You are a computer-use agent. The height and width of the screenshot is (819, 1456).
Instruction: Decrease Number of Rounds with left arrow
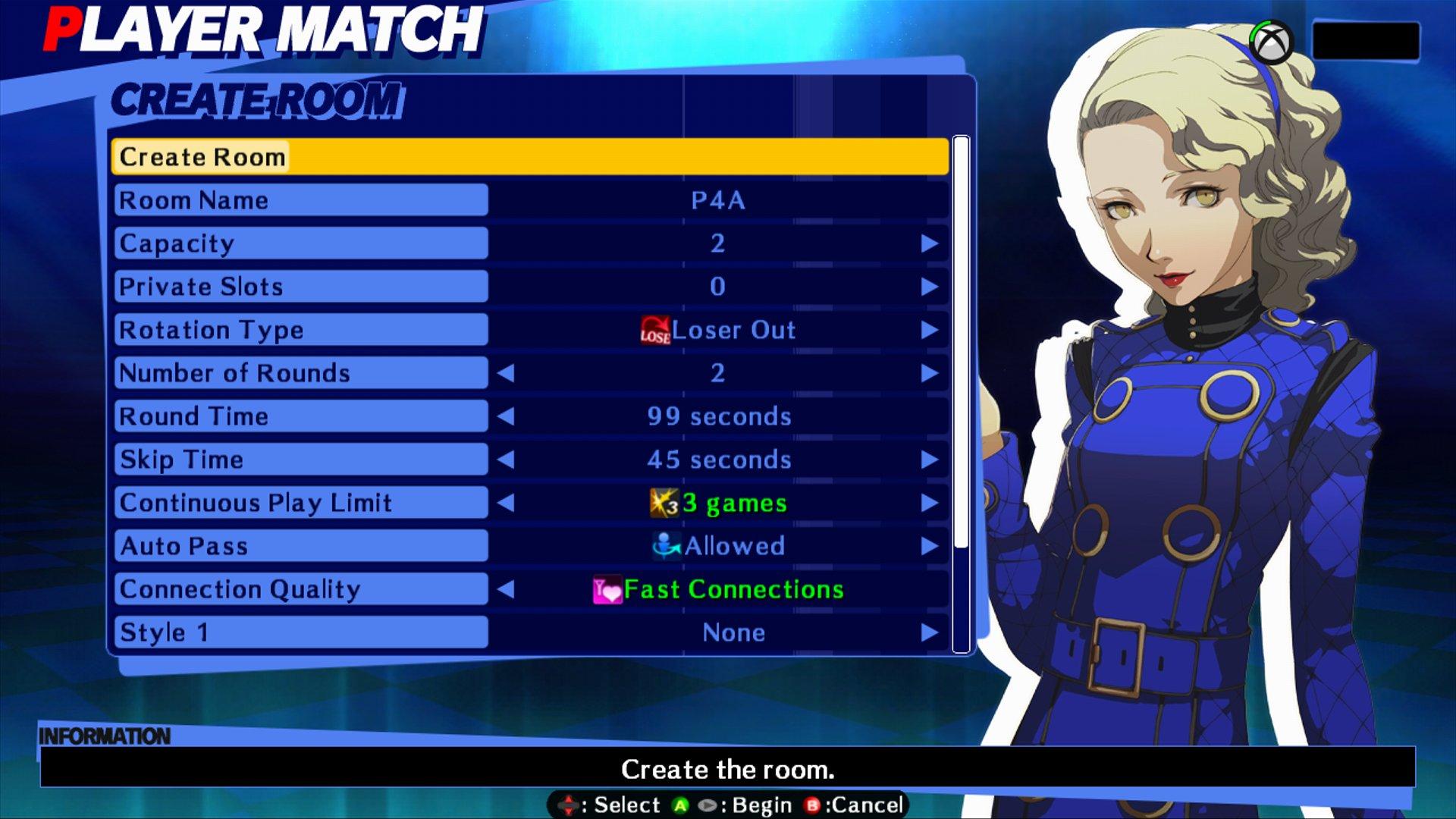click(506, 373)
